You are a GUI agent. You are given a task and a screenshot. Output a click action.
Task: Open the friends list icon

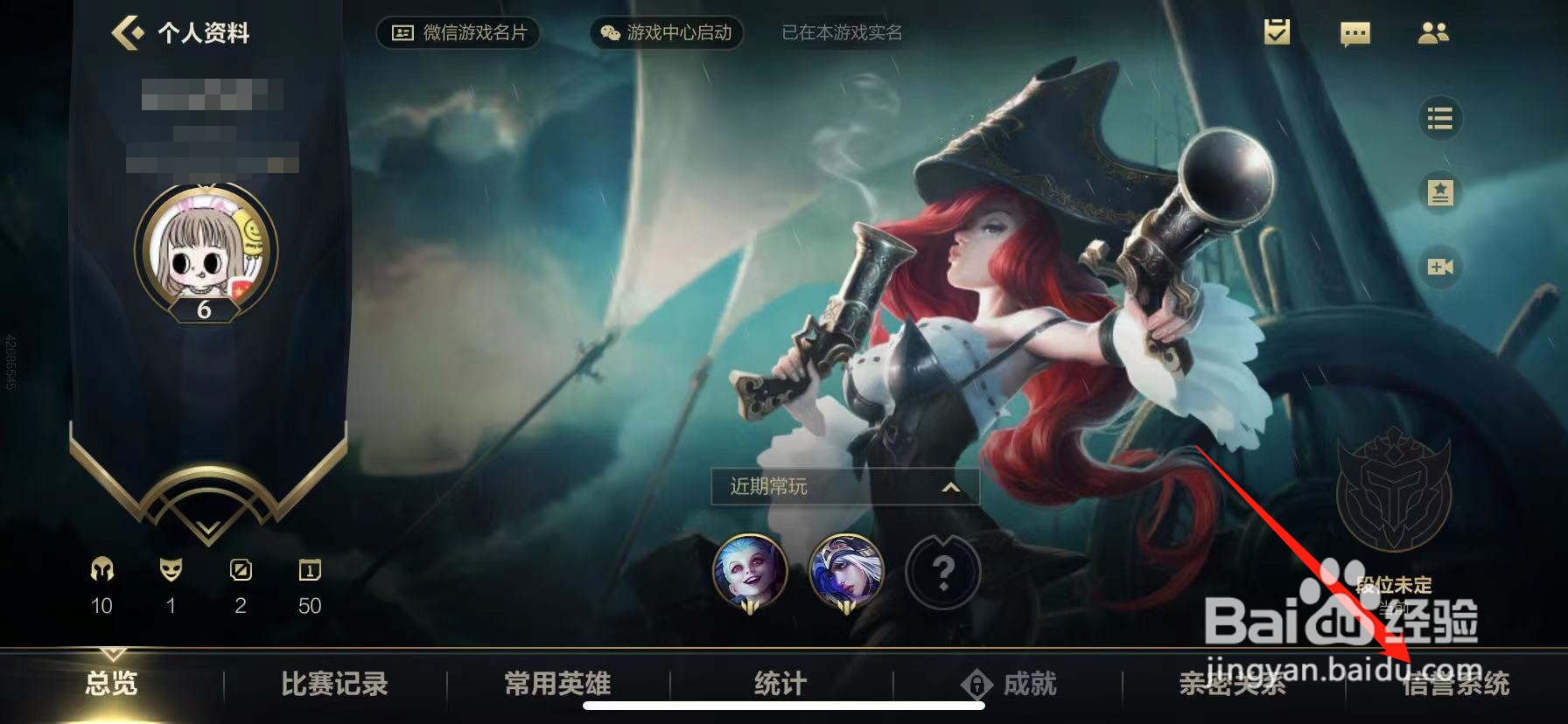pos(1435,35)
